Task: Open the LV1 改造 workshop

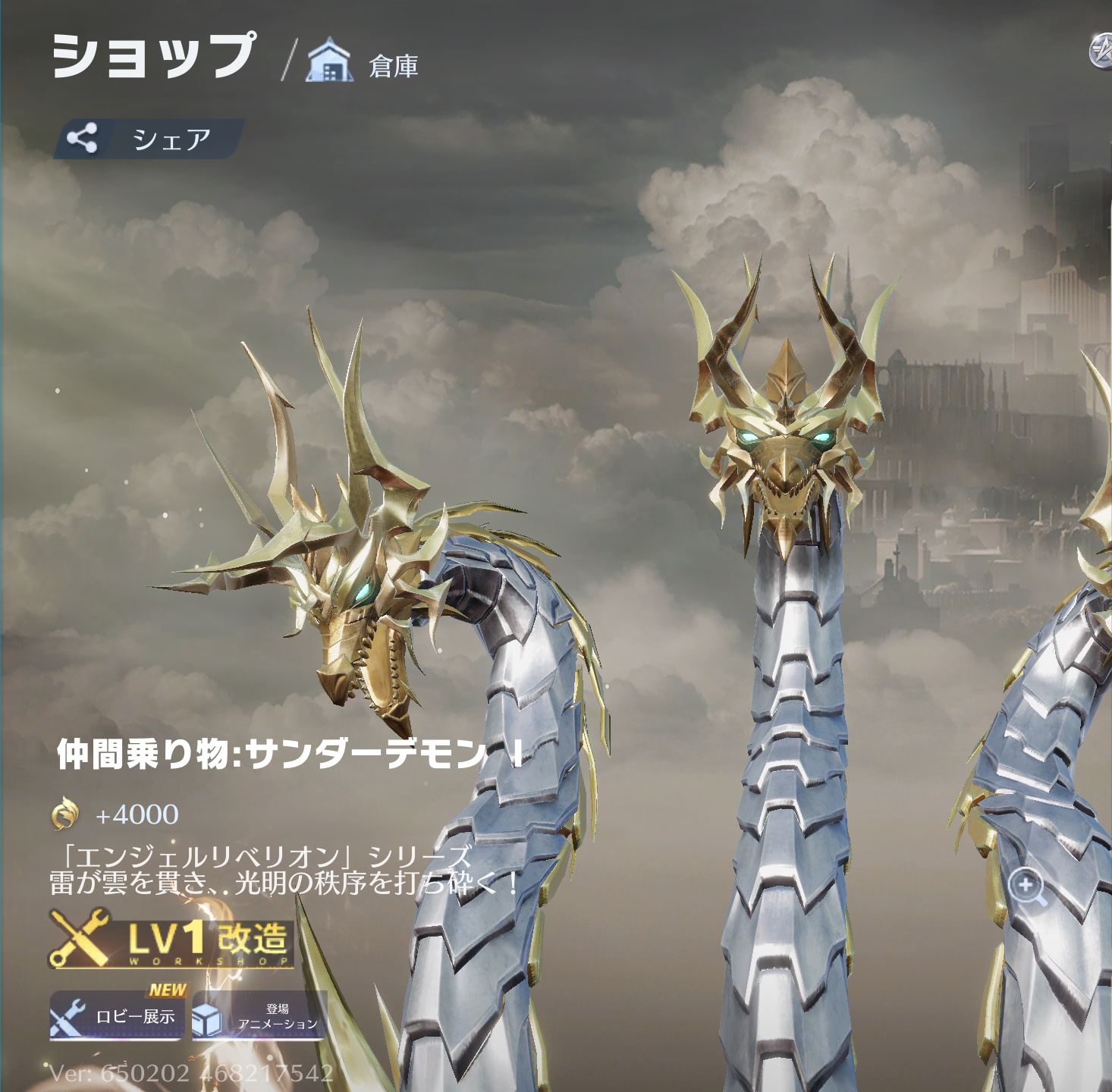Action: 171,940
